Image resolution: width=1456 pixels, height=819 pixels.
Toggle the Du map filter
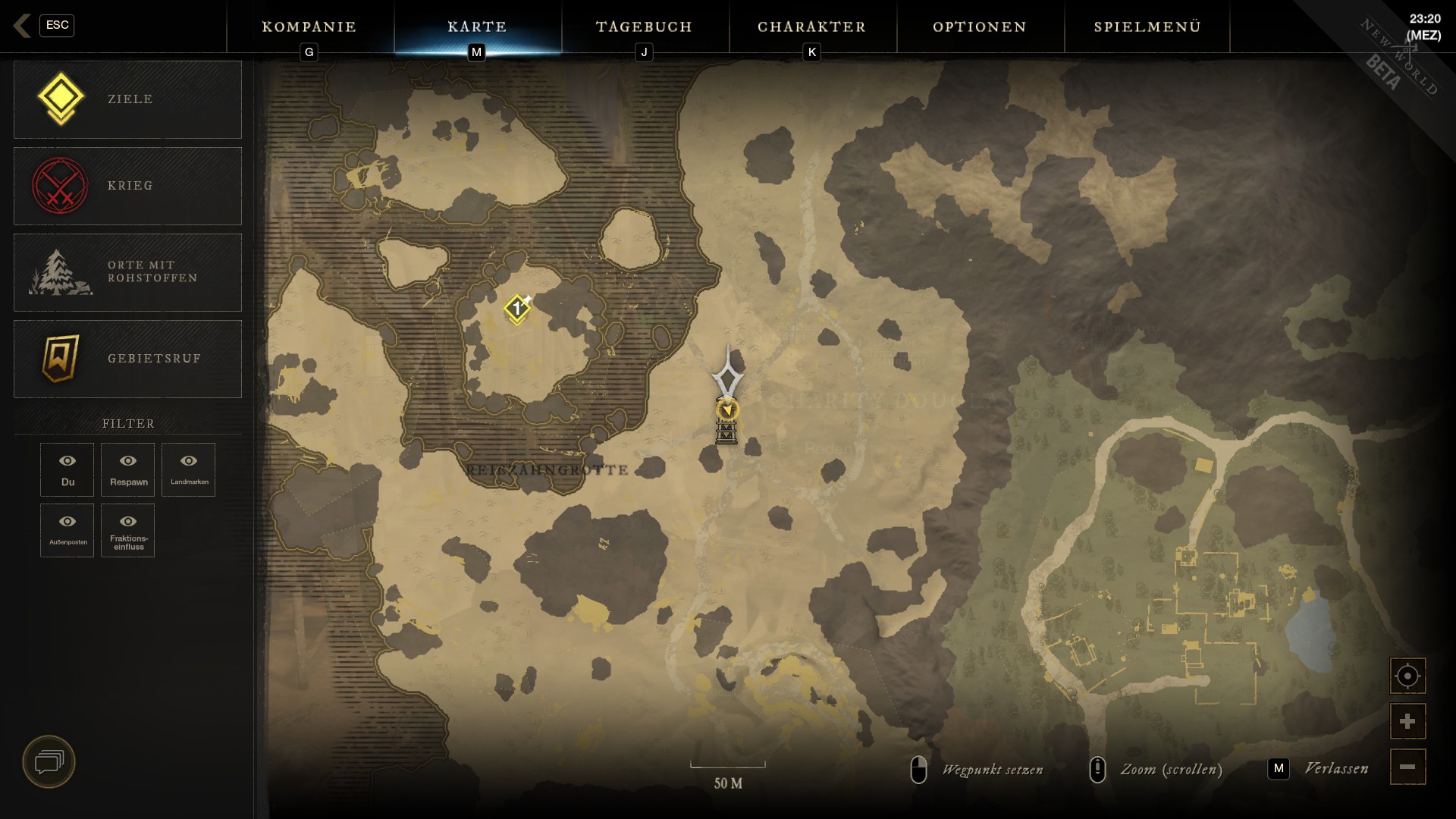coord(67,469)
